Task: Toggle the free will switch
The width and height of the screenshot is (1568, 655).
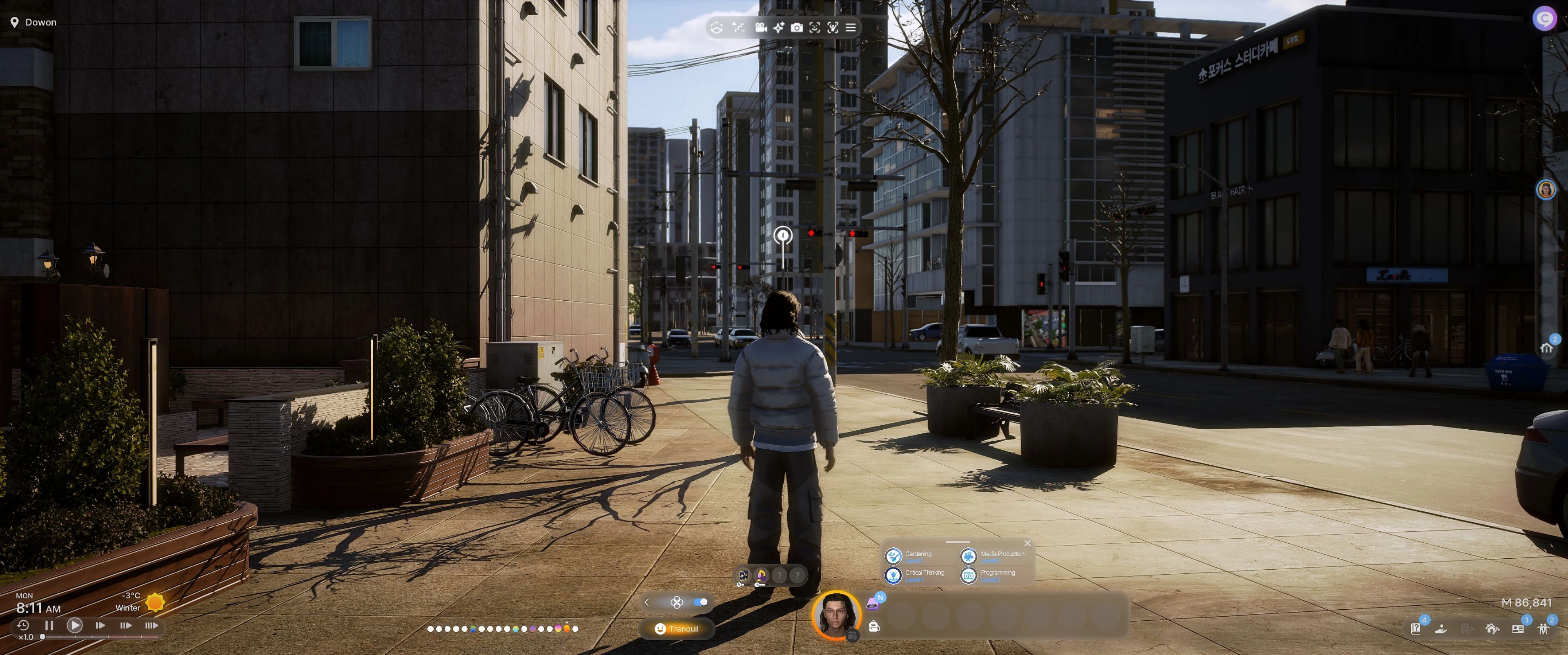Action: (x=701, y=602)
